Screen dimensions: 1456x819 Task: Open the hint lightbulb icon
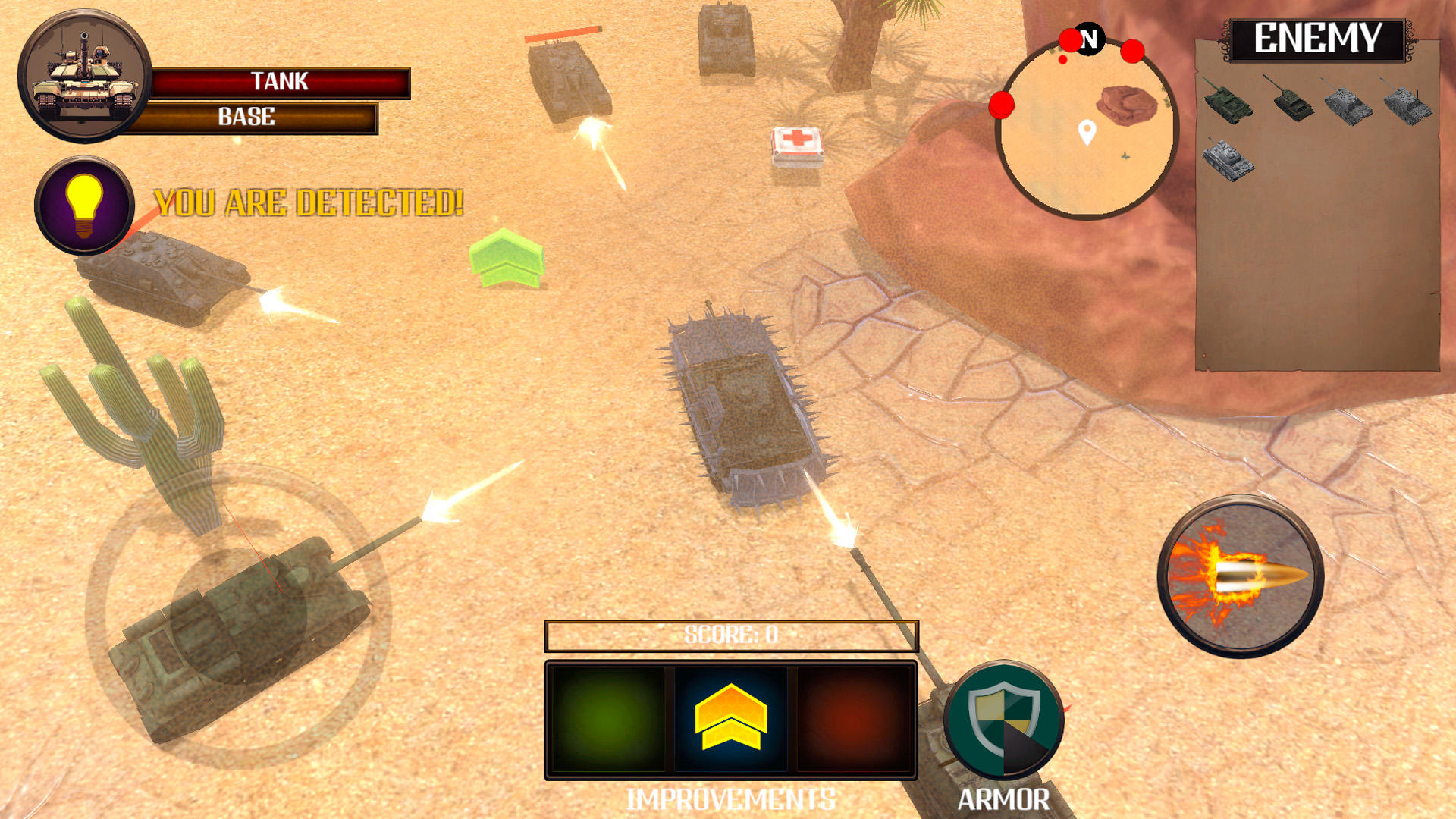[83, 205]
